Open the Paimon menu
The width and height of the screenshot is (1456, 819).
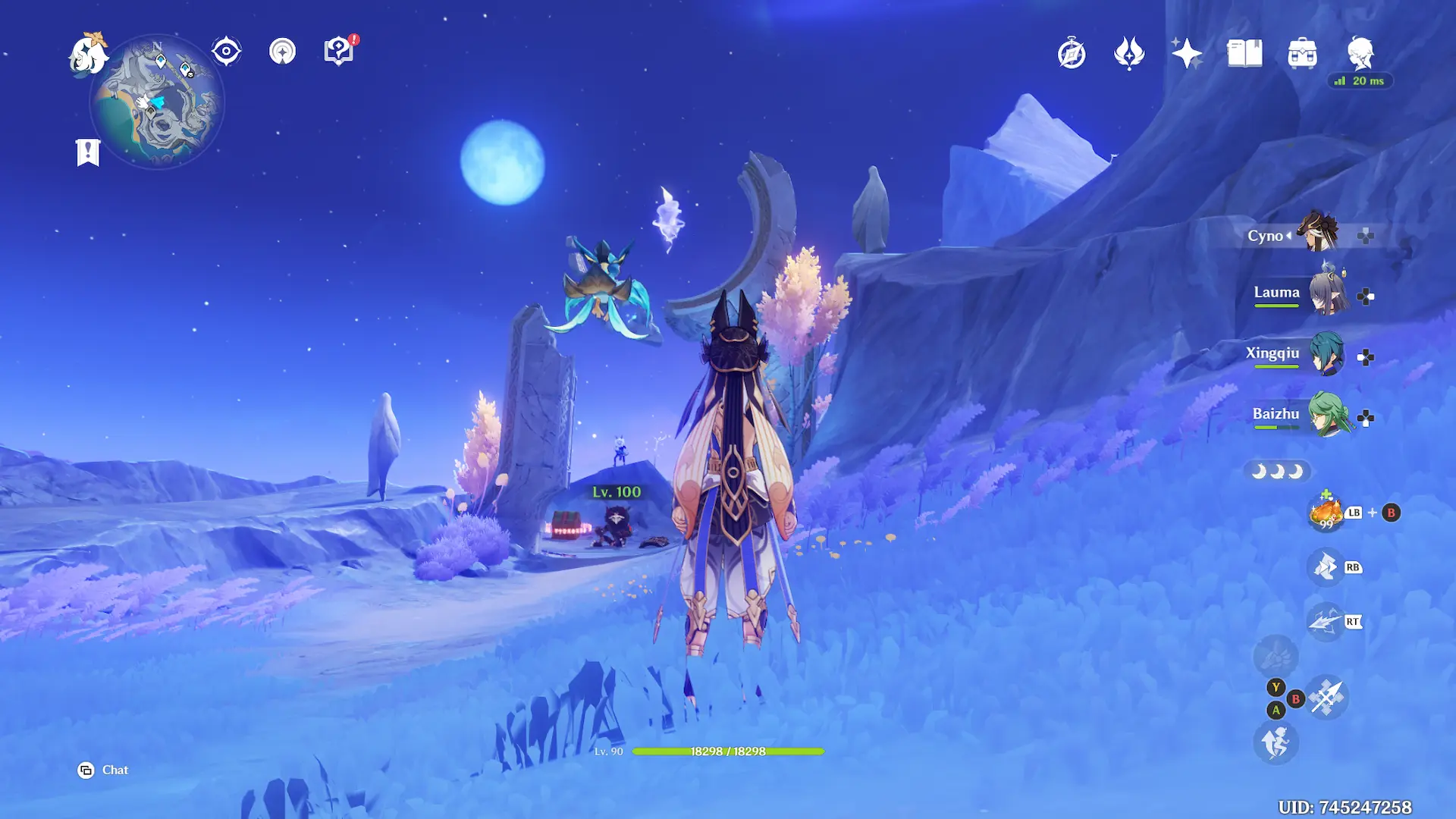(87, 55)
